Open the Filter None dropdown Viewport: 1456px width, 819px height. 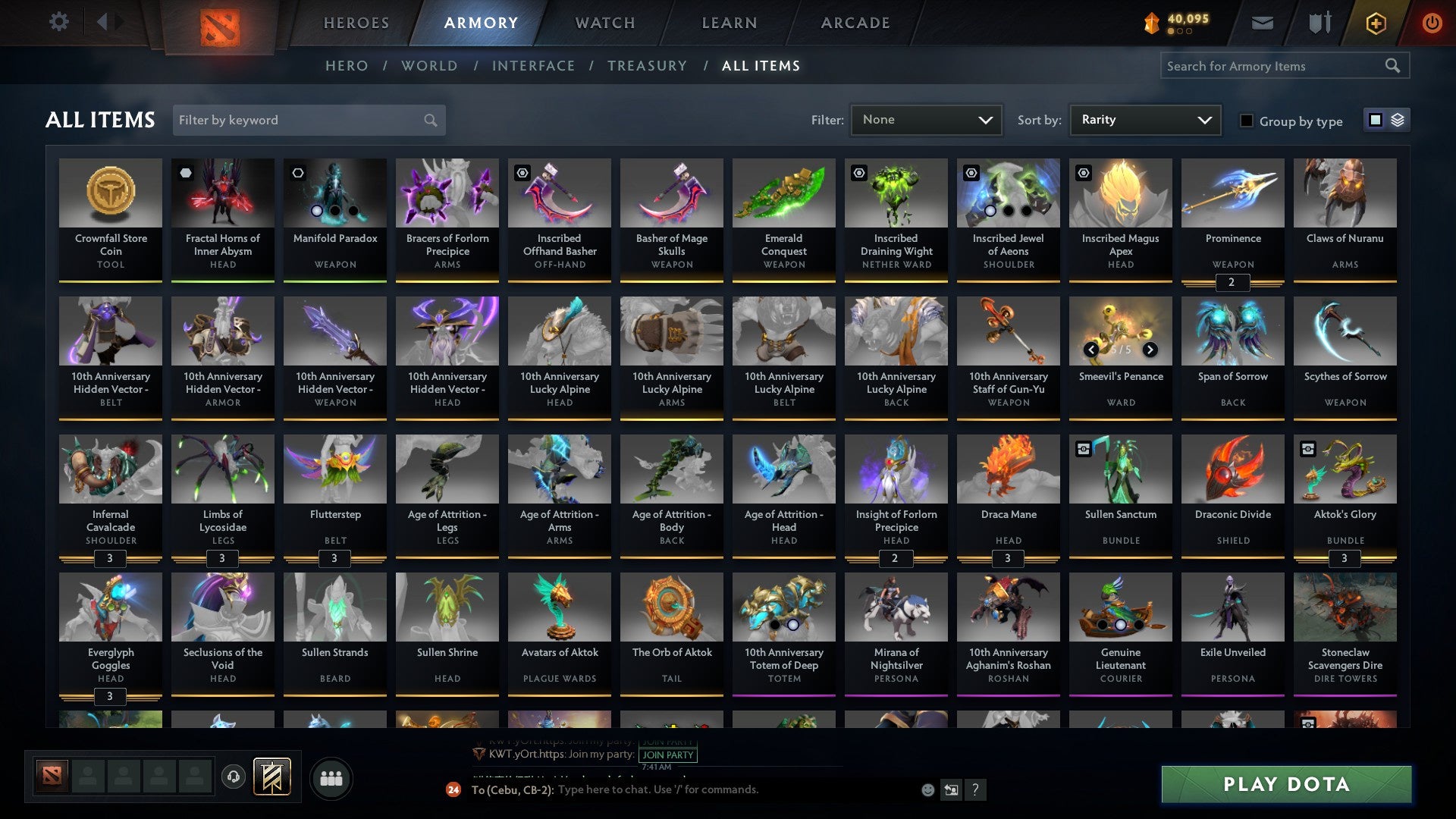click(925, 120)
